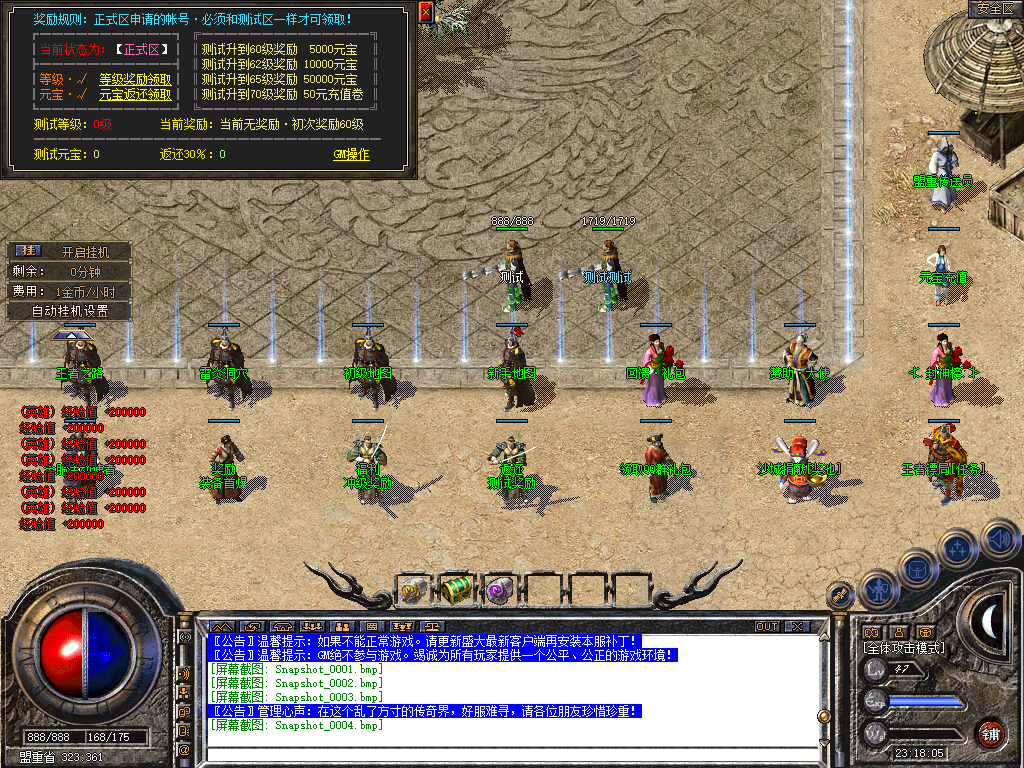Switch the 全体攻击模式 attack mode label
The width and height of the screenshot is (1024, 768).
click(904, 648)
